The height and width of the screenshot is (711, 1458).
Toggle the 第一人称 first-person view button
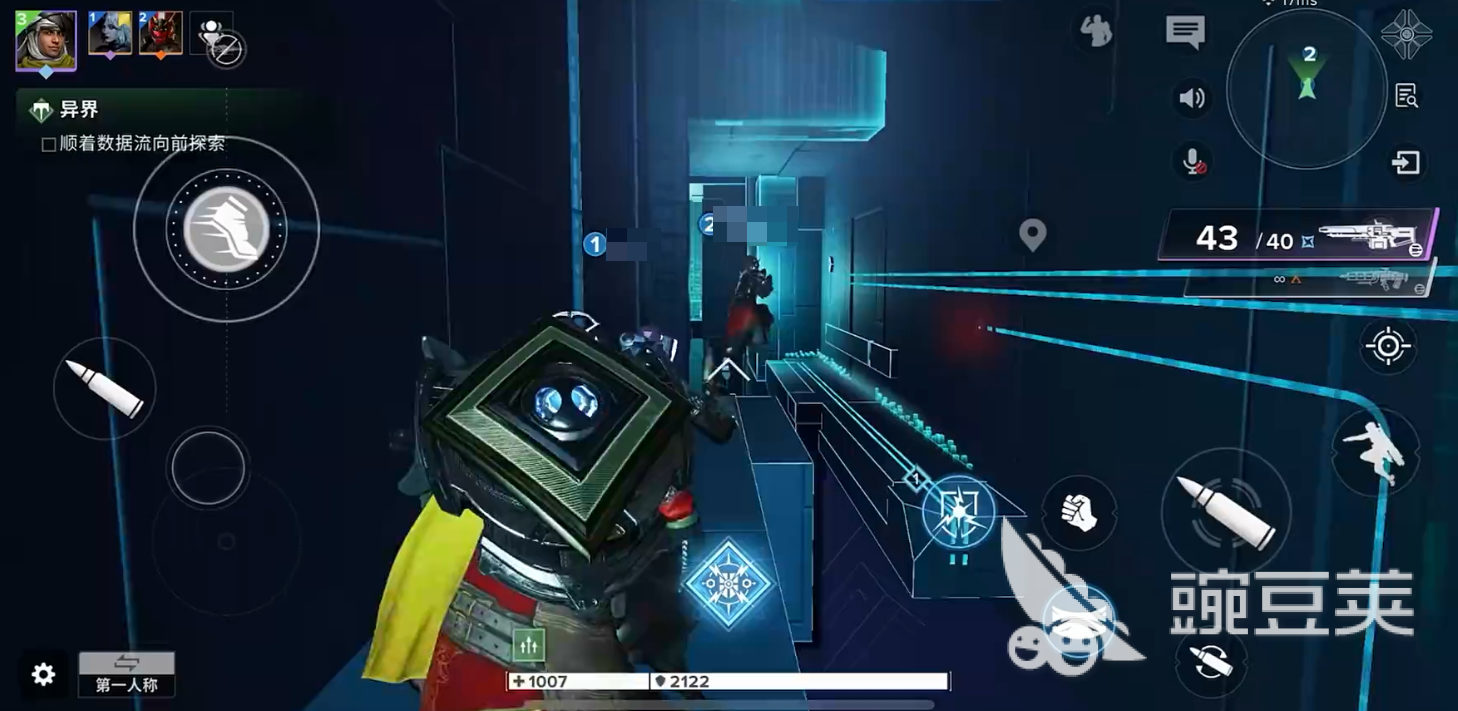coord(127,674)
